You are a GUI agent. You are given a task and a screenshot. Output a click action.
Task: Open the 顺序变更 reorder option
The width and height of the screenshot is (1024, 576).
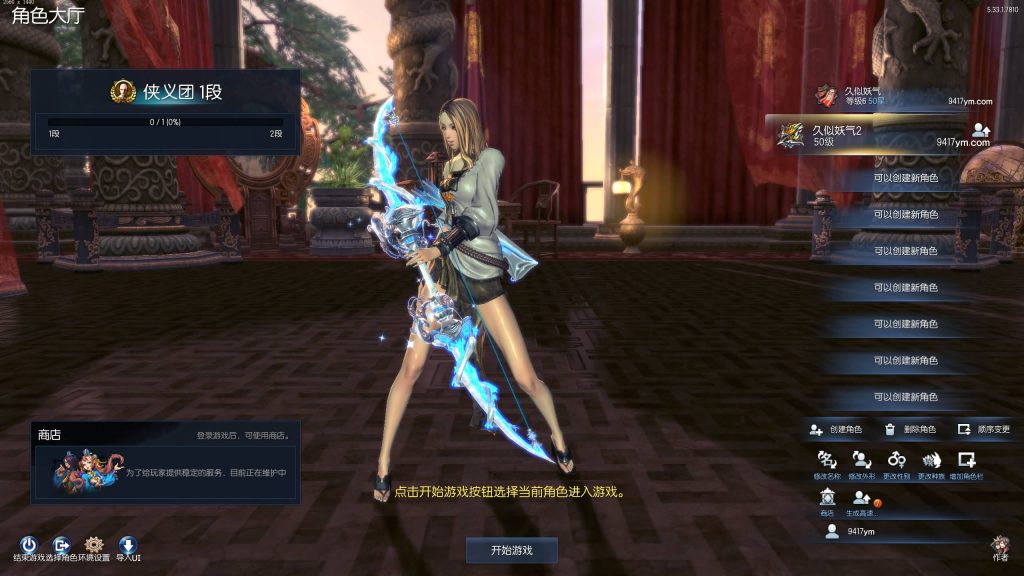click(984, 429)
